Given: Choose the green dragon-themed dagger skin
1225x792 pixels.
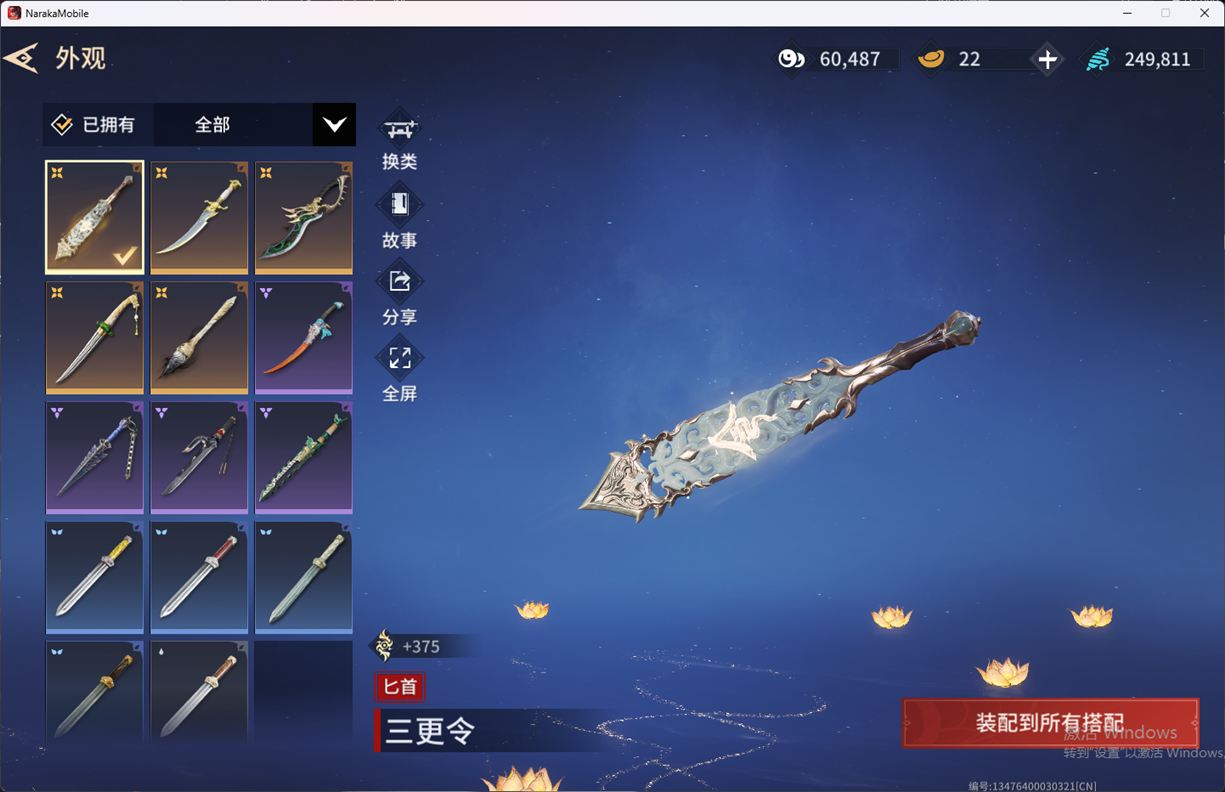Looking at the screenshot, I should tap(303, 217).
